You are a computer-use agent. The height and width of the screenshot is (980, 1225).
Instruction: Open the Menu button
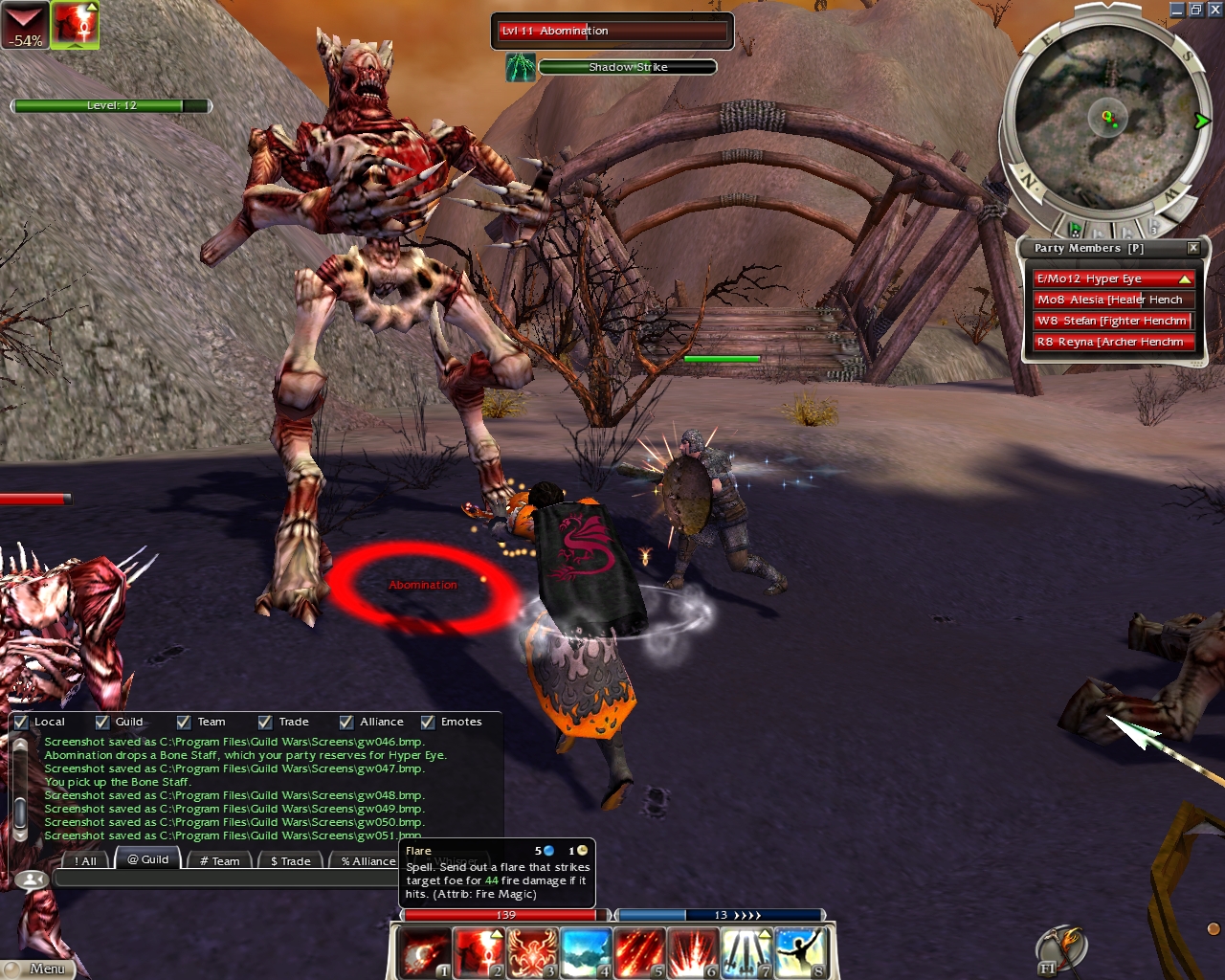[46, 969]
